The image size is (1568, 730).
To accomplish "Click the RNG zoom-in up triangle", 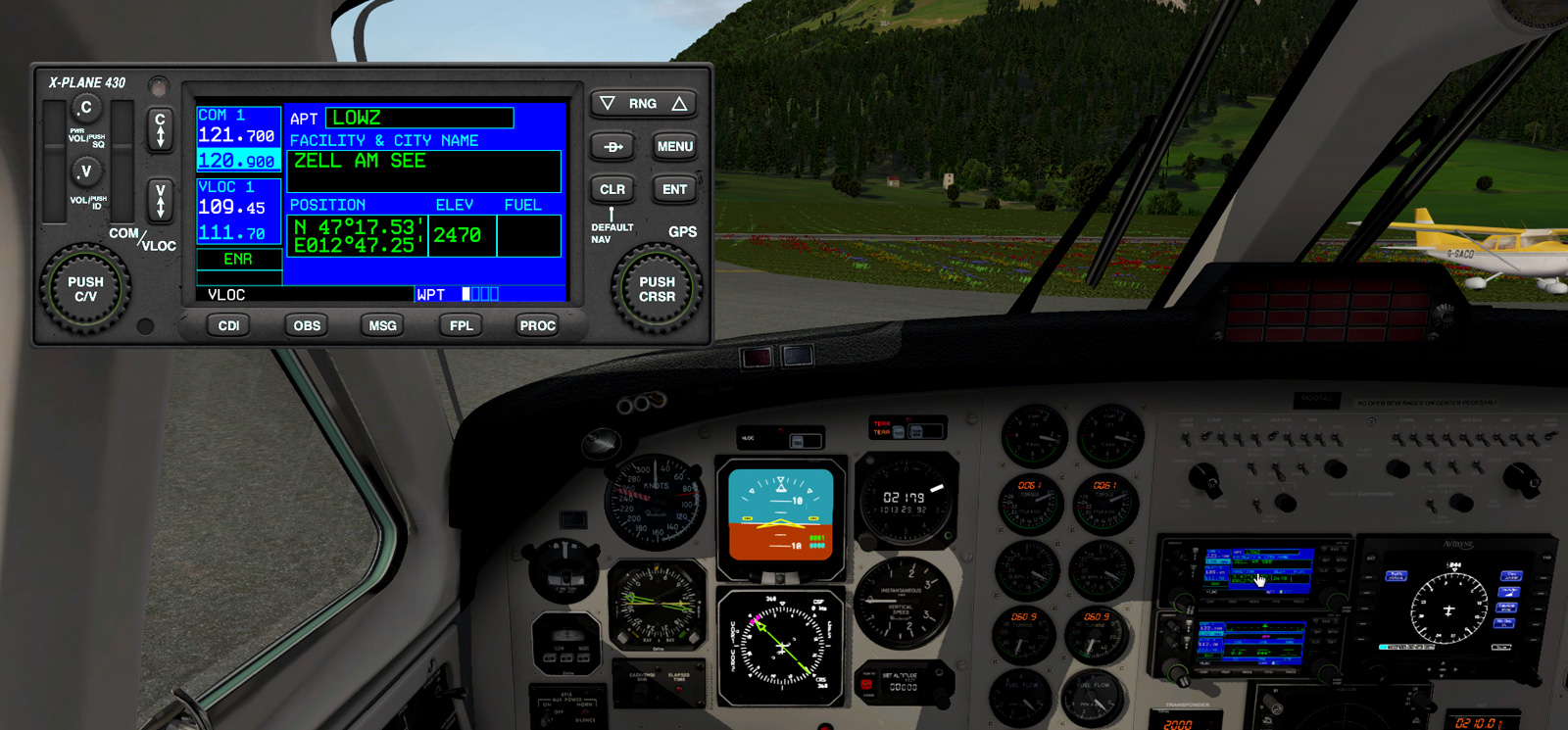I will pos(678,103).
